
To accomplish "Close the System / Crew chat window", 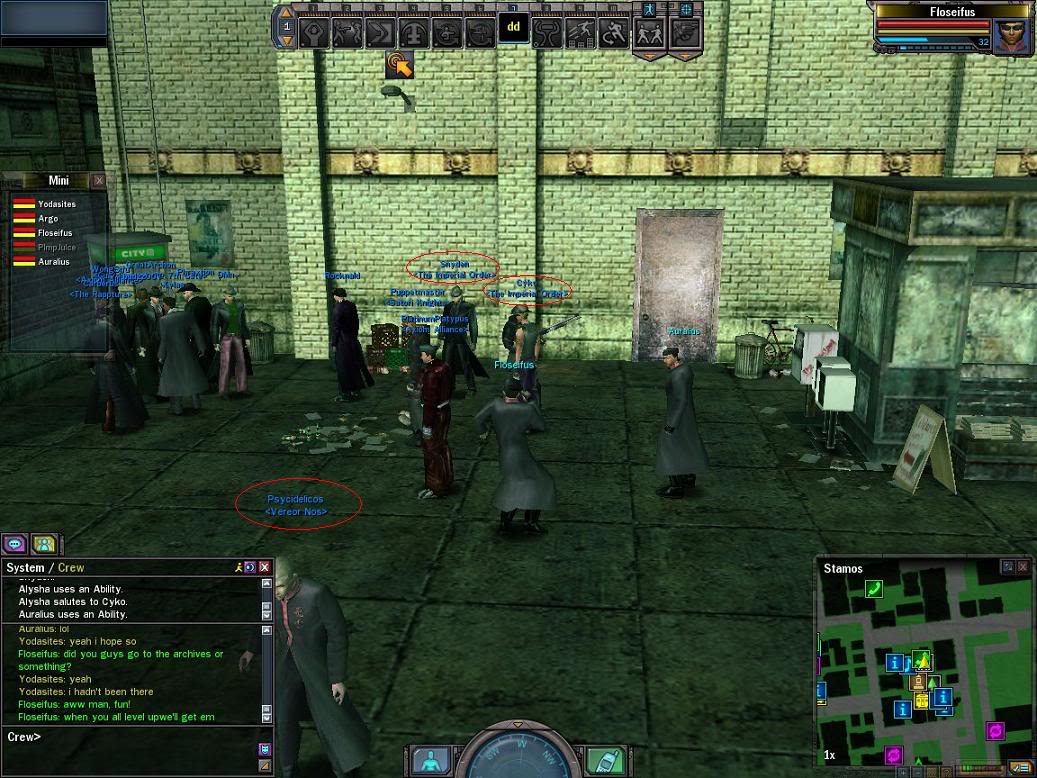I will 264,567.
